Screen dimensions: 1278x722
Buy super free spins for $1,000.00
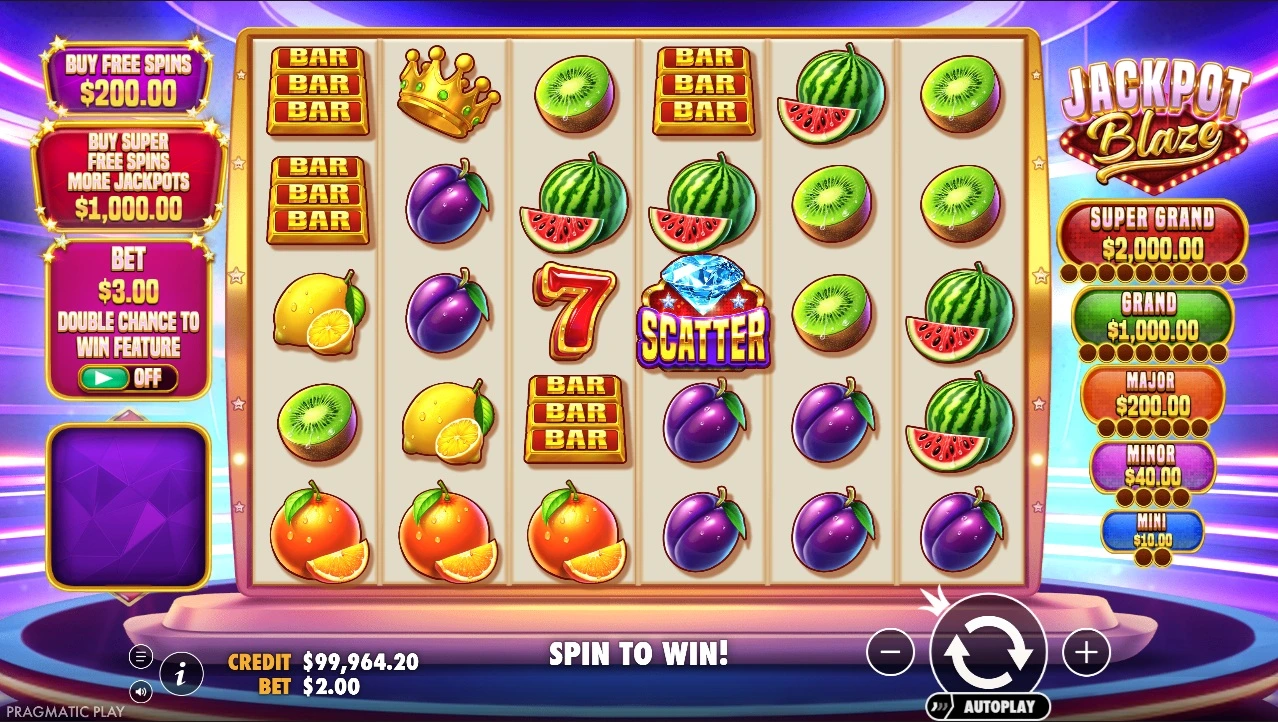[x=126, y=176]
